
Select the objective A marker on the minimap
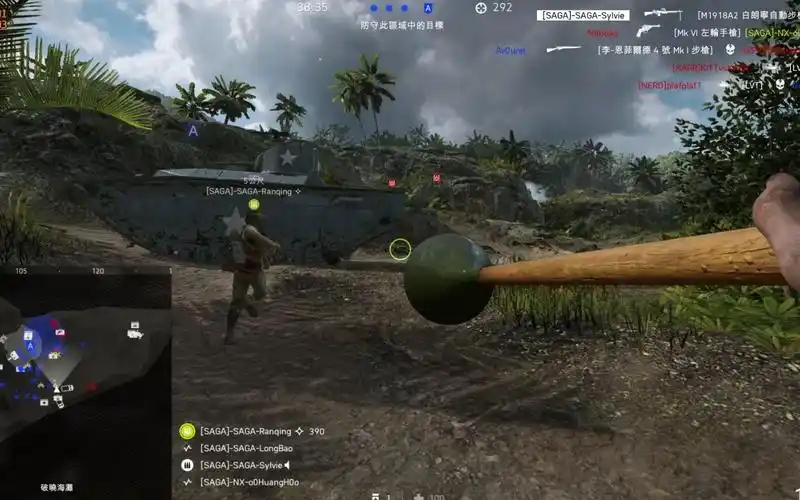point(30,346)
